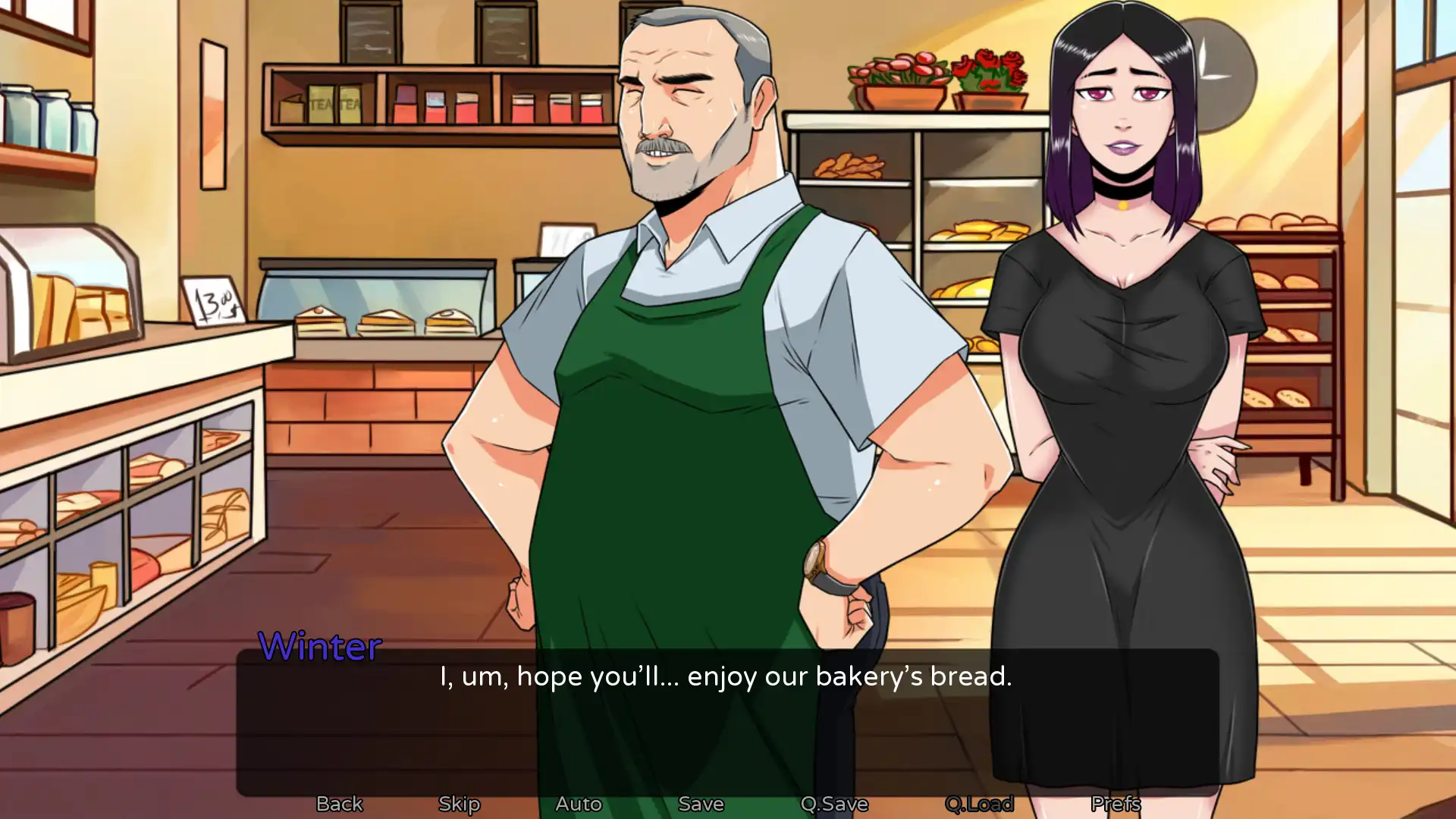Open Prefs settings
Viewport: 1456px width, 819px height.
pyautogui.click(x=1116, y=803)
